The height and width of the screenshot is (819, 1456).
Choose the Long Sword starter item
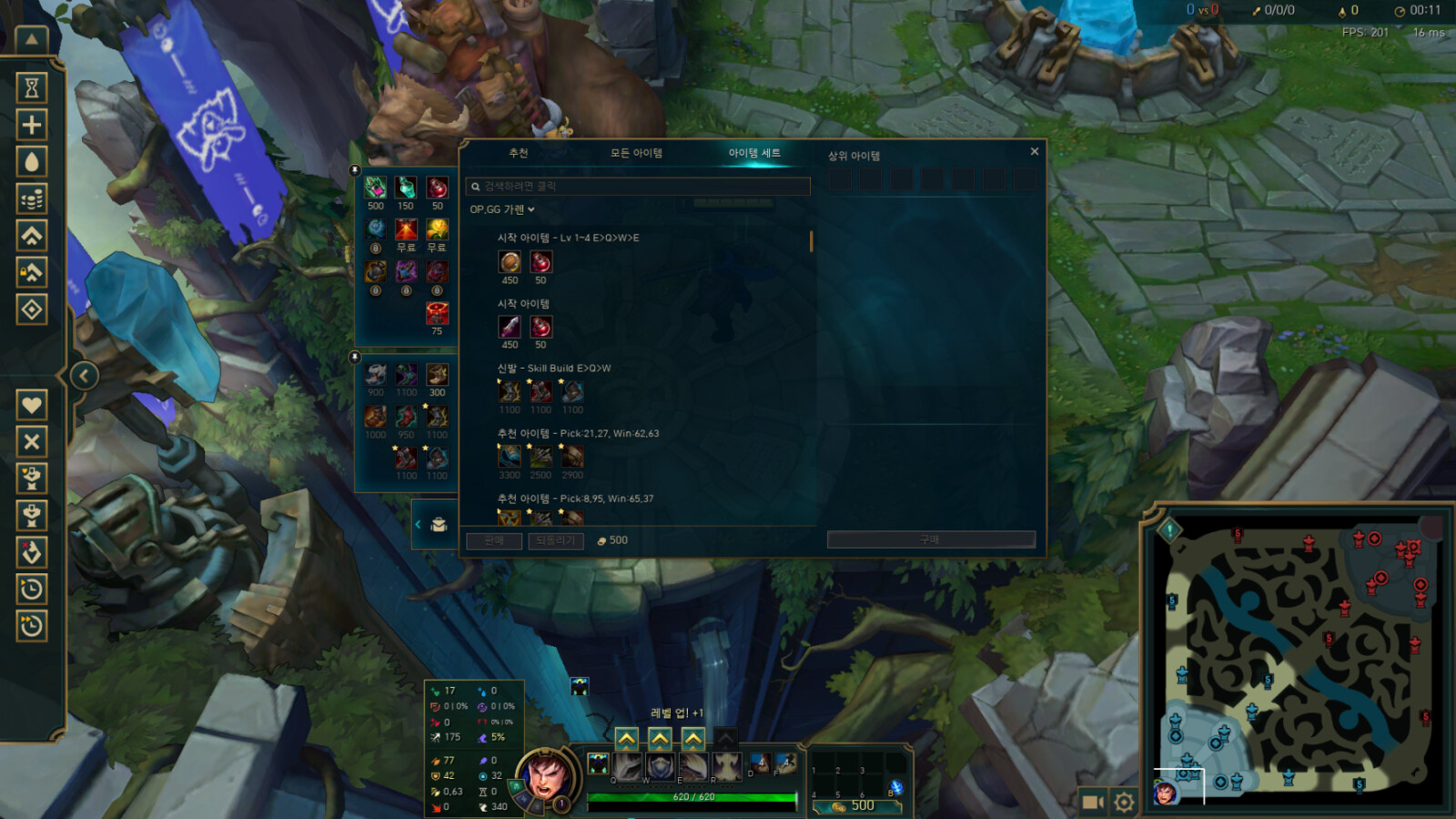pyautogui.click(x=510, y=328)
